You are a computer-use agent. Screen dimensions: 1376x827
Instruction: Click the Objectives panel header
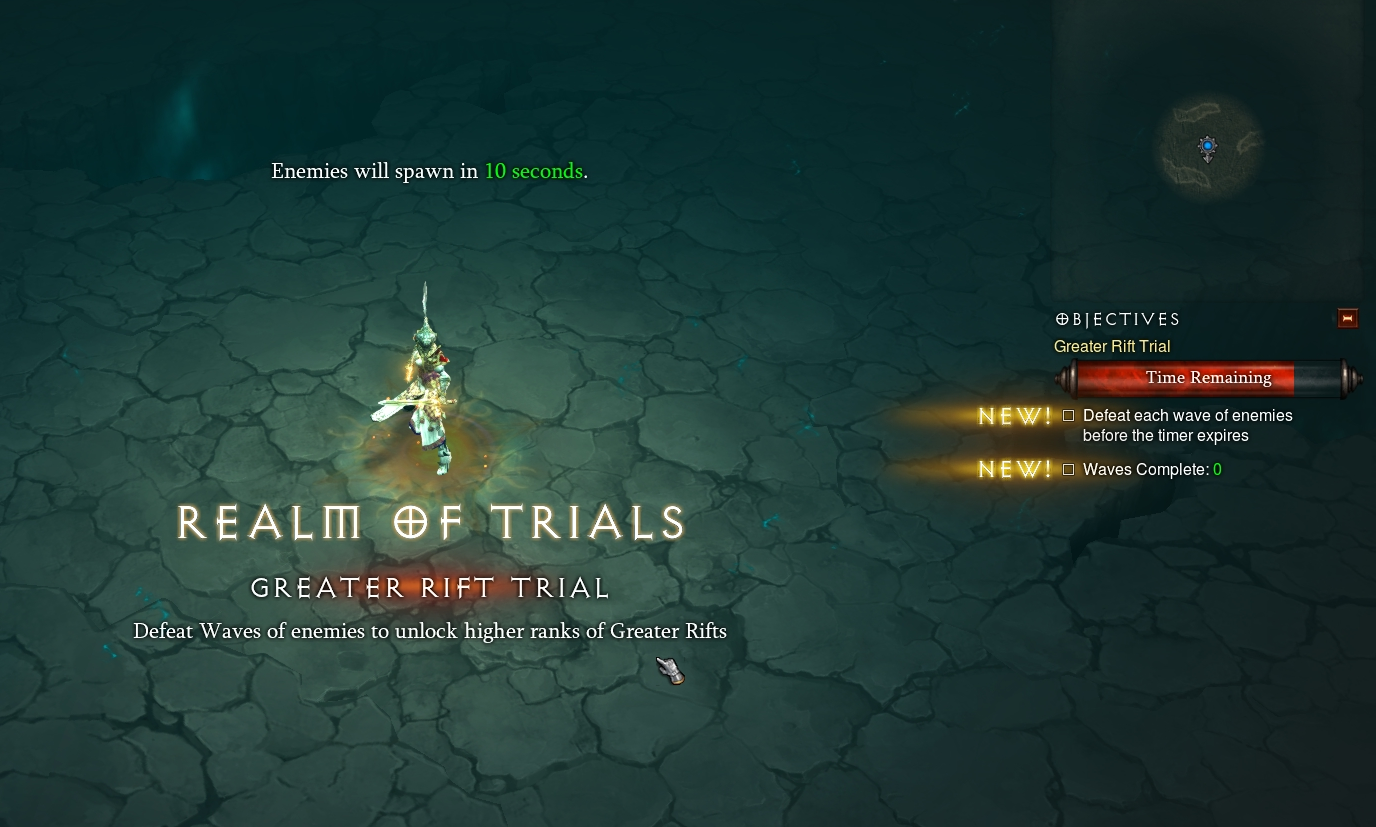point(1118,320)
